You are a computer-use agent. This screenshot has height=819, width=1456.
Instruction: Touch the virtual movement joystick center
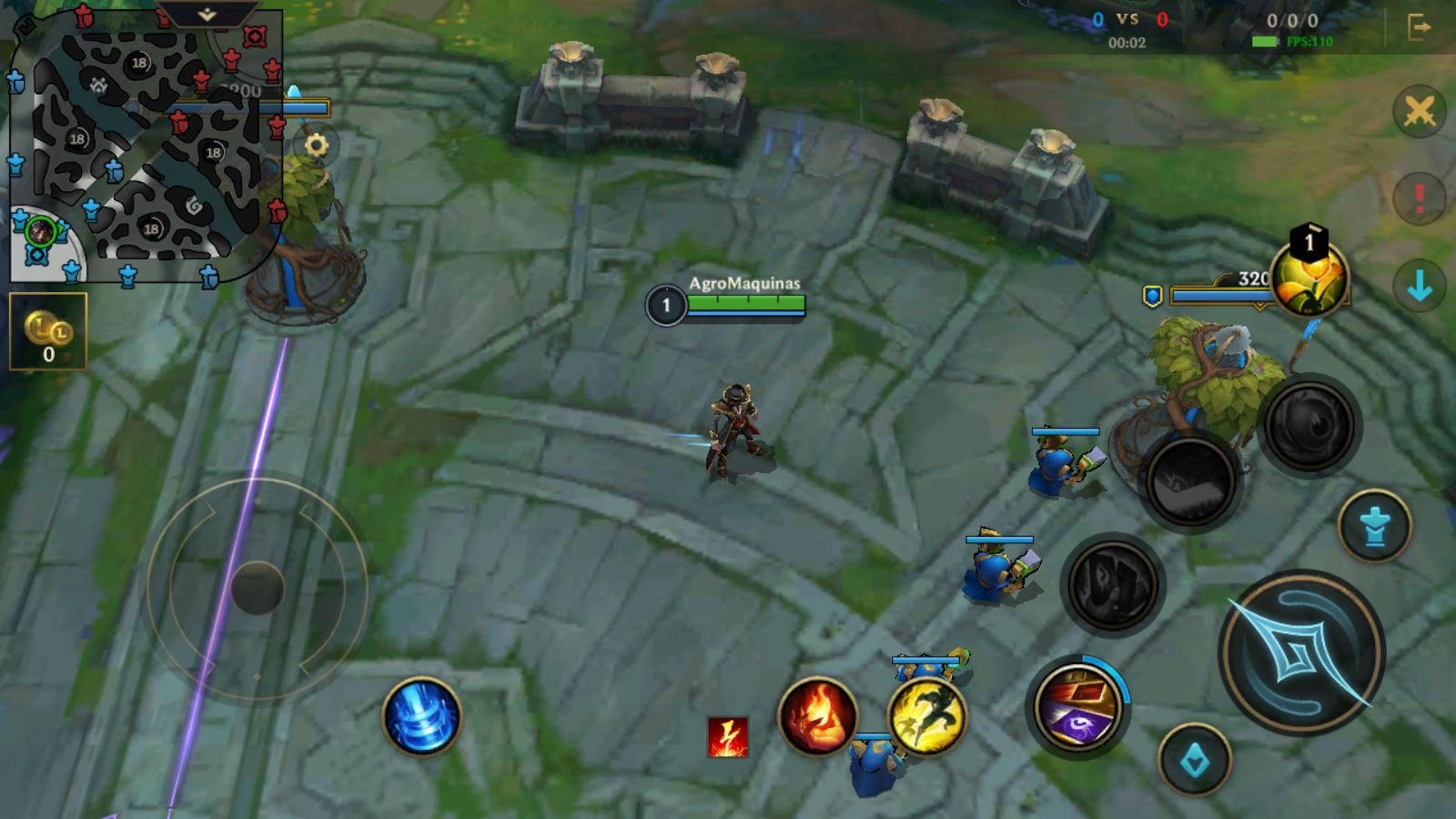point(258,588)
